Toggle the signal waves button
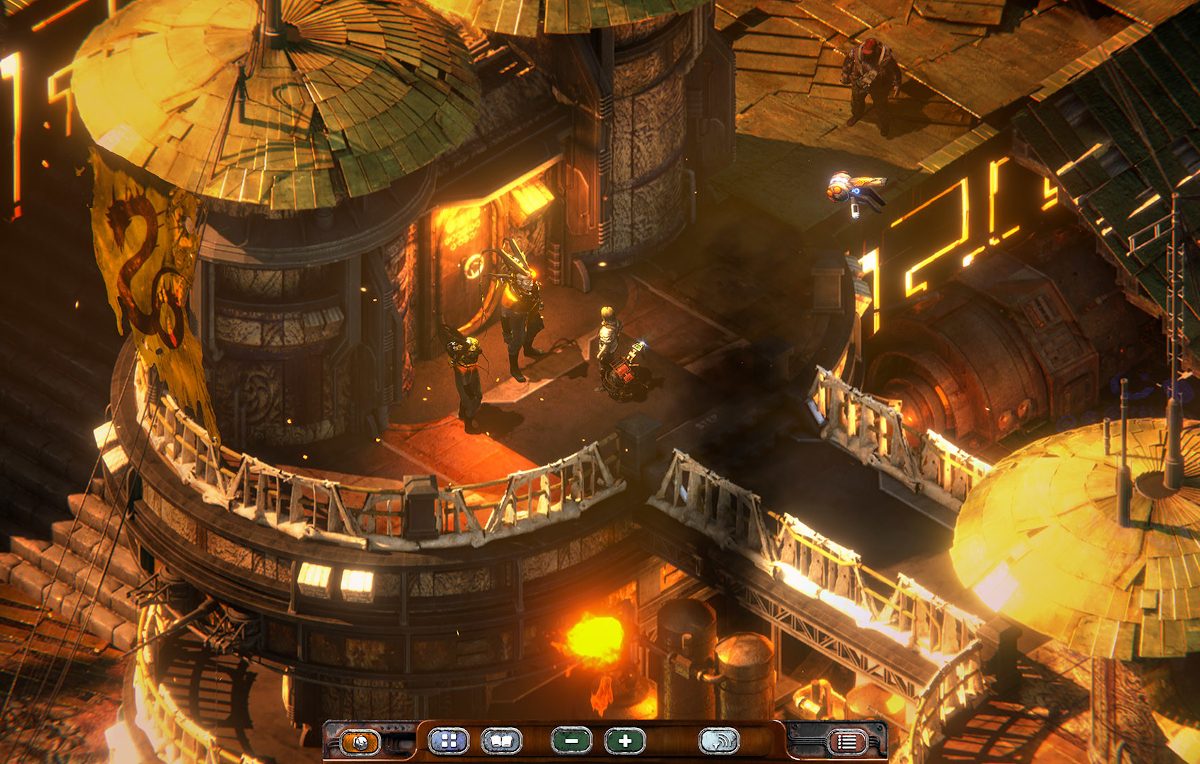 pyautogui.click(x=719, y=741)
